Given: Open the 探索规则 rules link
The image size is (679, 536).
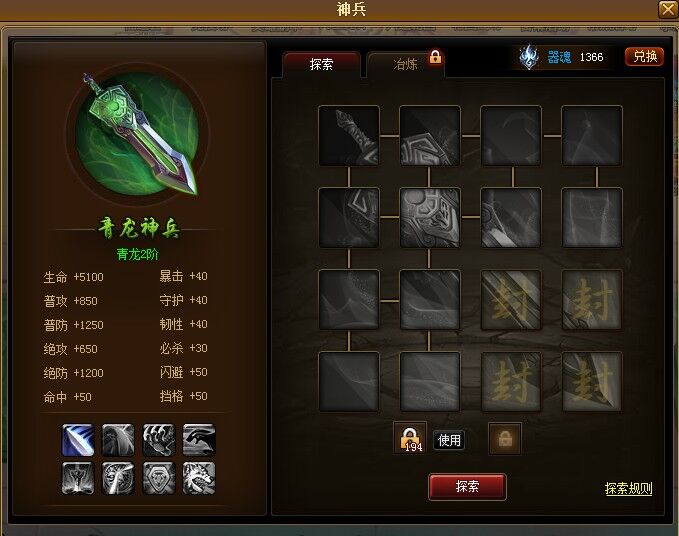Looking at the screenshot, I should [628, 489].
